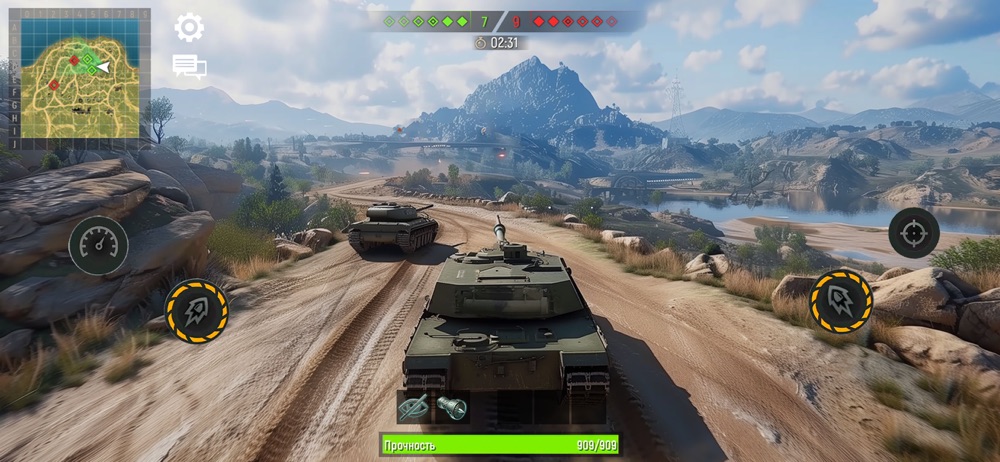Open the chat messages bubble

(189, 67)
